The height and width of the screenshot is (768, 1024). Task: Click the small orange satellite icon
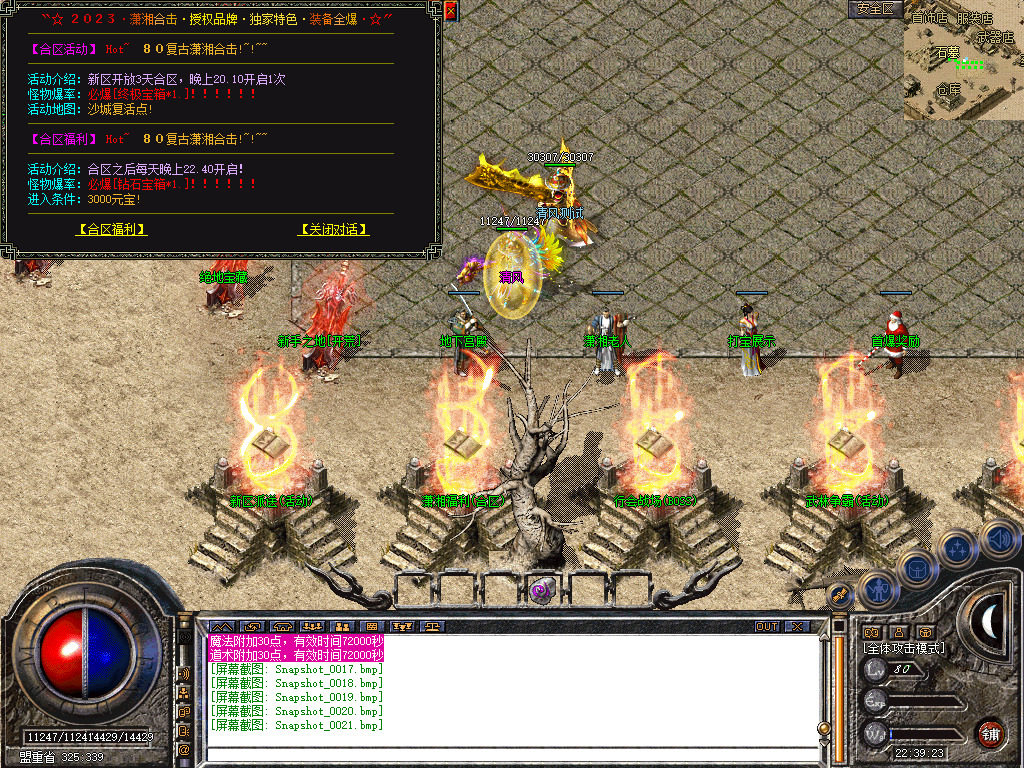(838, 596)
